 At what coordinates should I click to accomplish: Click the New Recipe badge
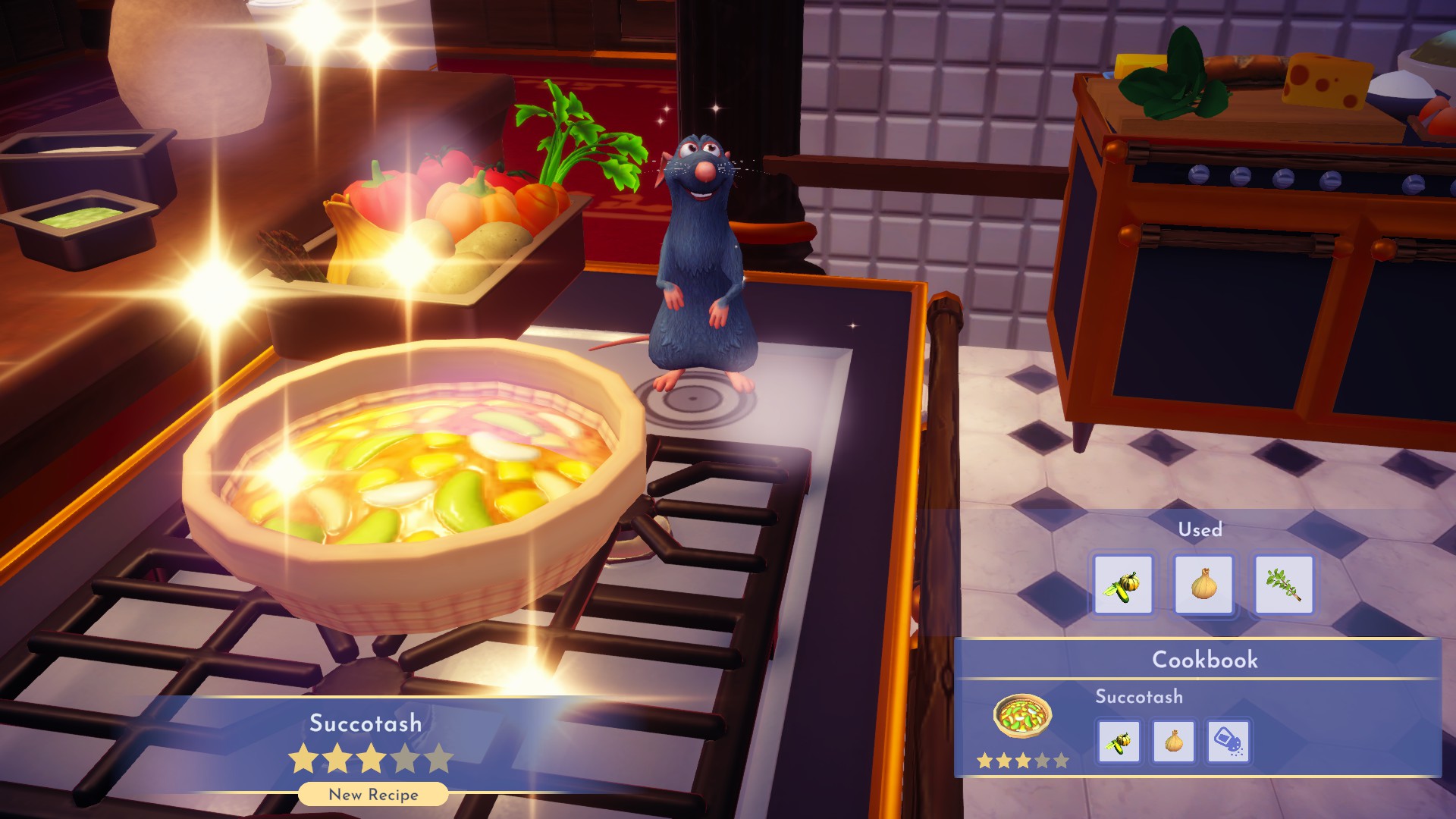point(373,795)
